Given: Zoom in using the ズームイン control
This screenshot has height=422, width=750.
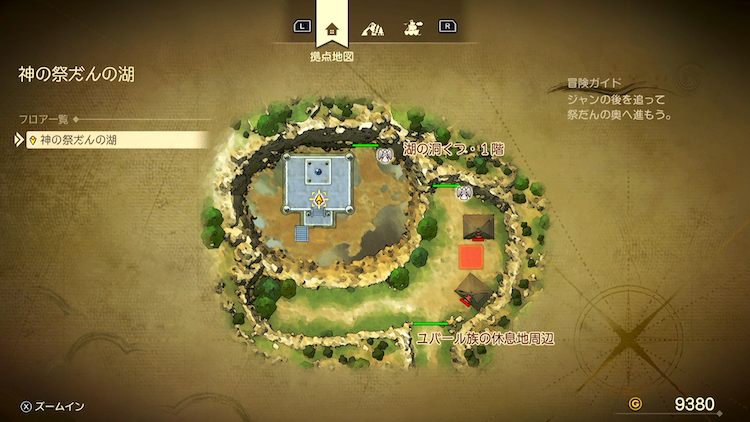Looking at the screenshot, I should click(x=53, y=405).
